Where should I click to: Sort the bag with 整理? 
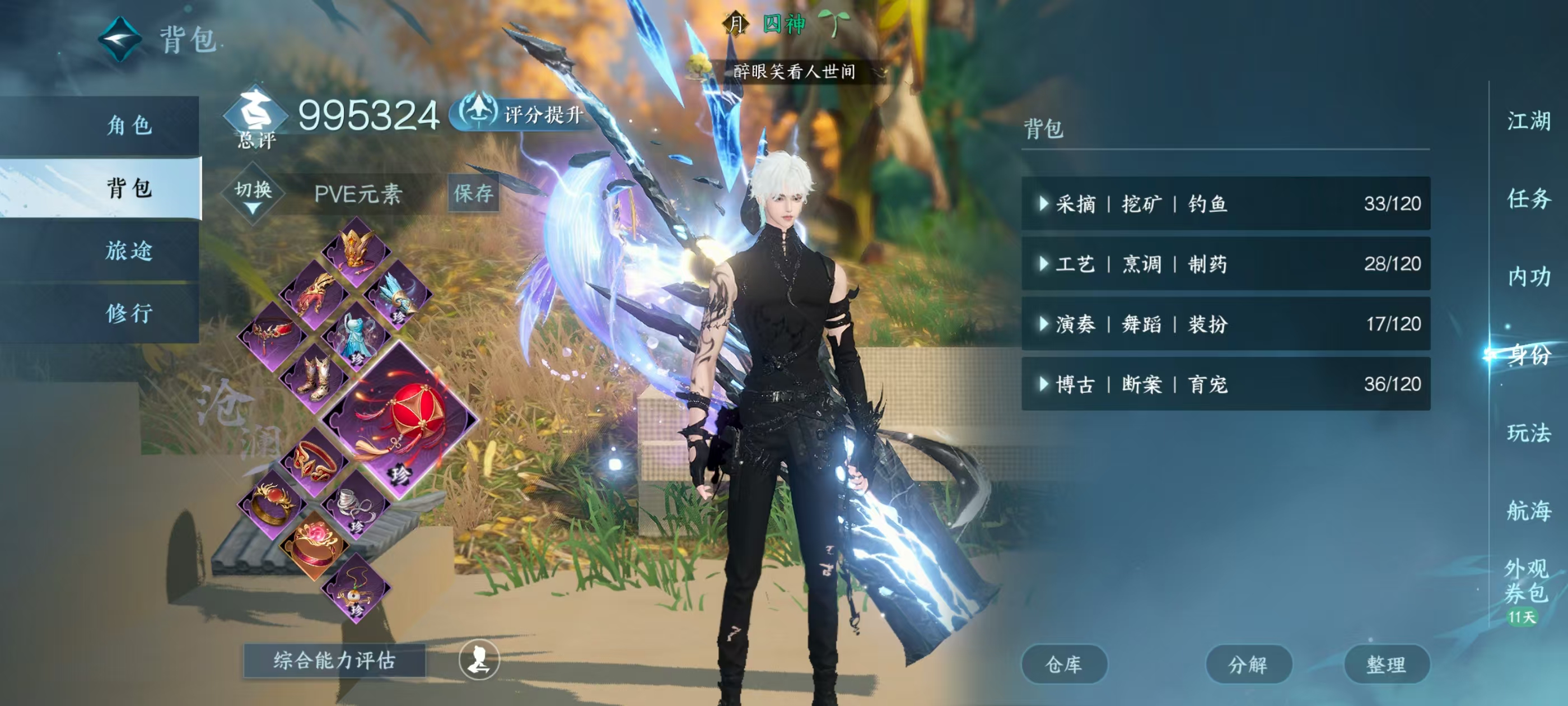[1386, 665]
